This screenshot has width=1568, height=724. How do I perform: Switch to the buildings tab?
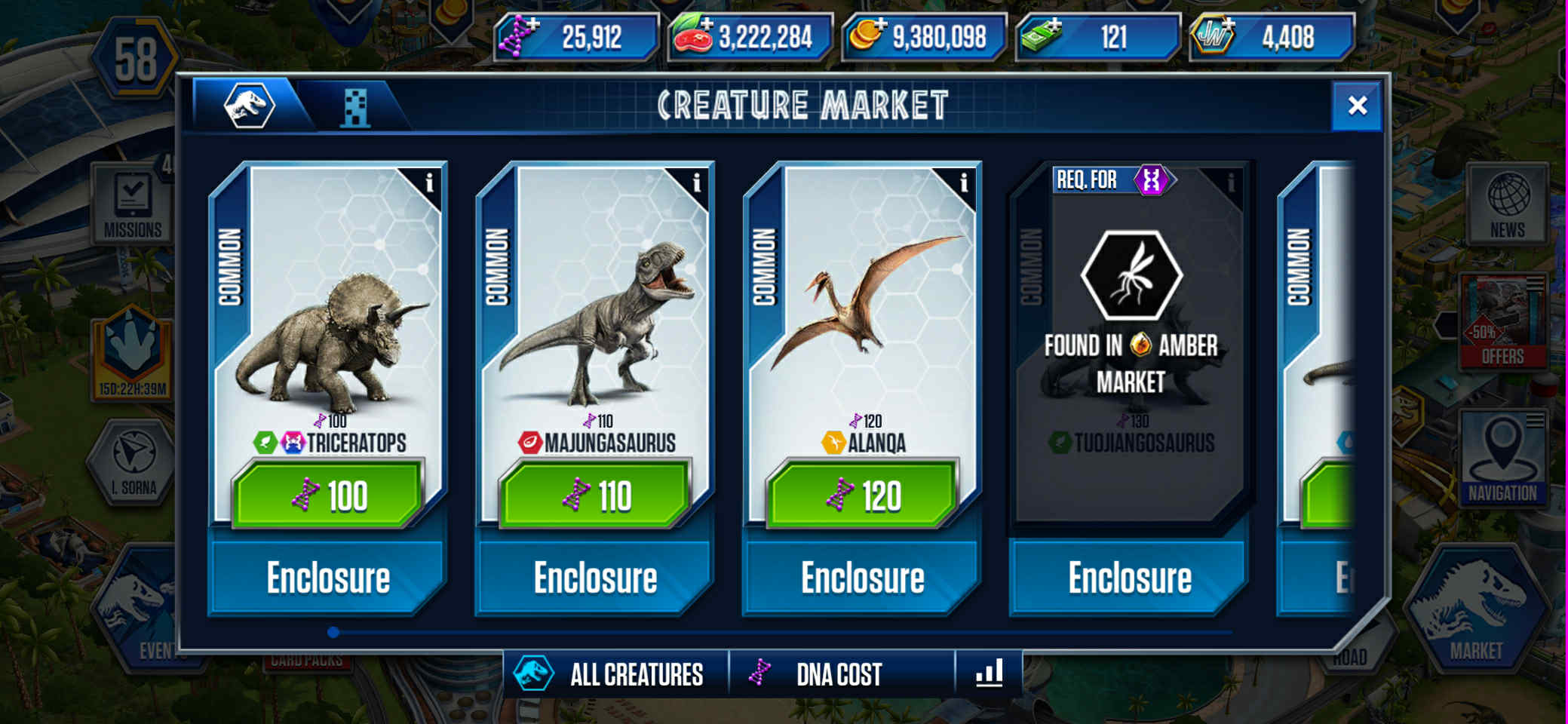tap(354, 107)
